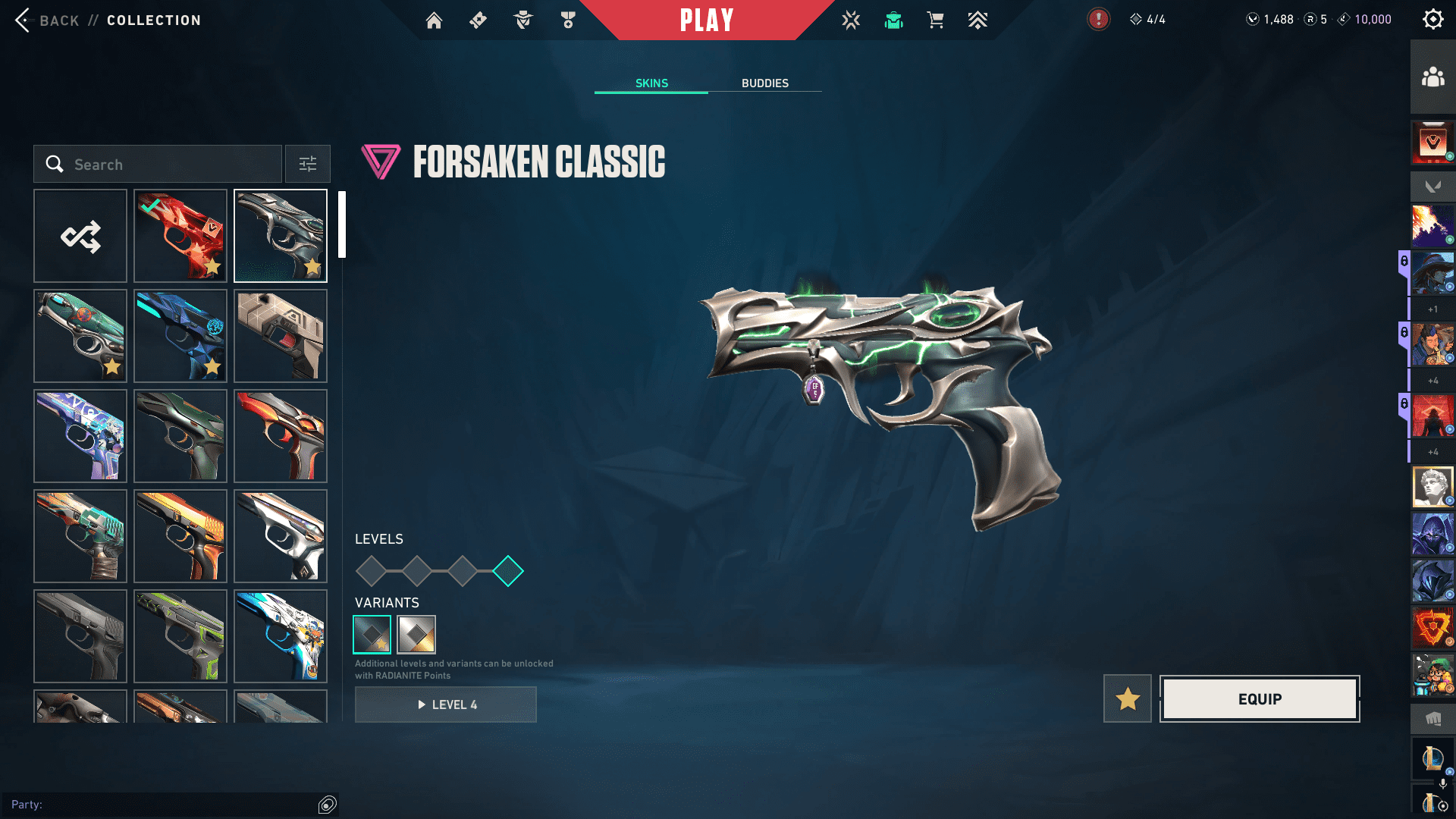
Task: Play the Level 4 preview video
Action: point(446,704)
